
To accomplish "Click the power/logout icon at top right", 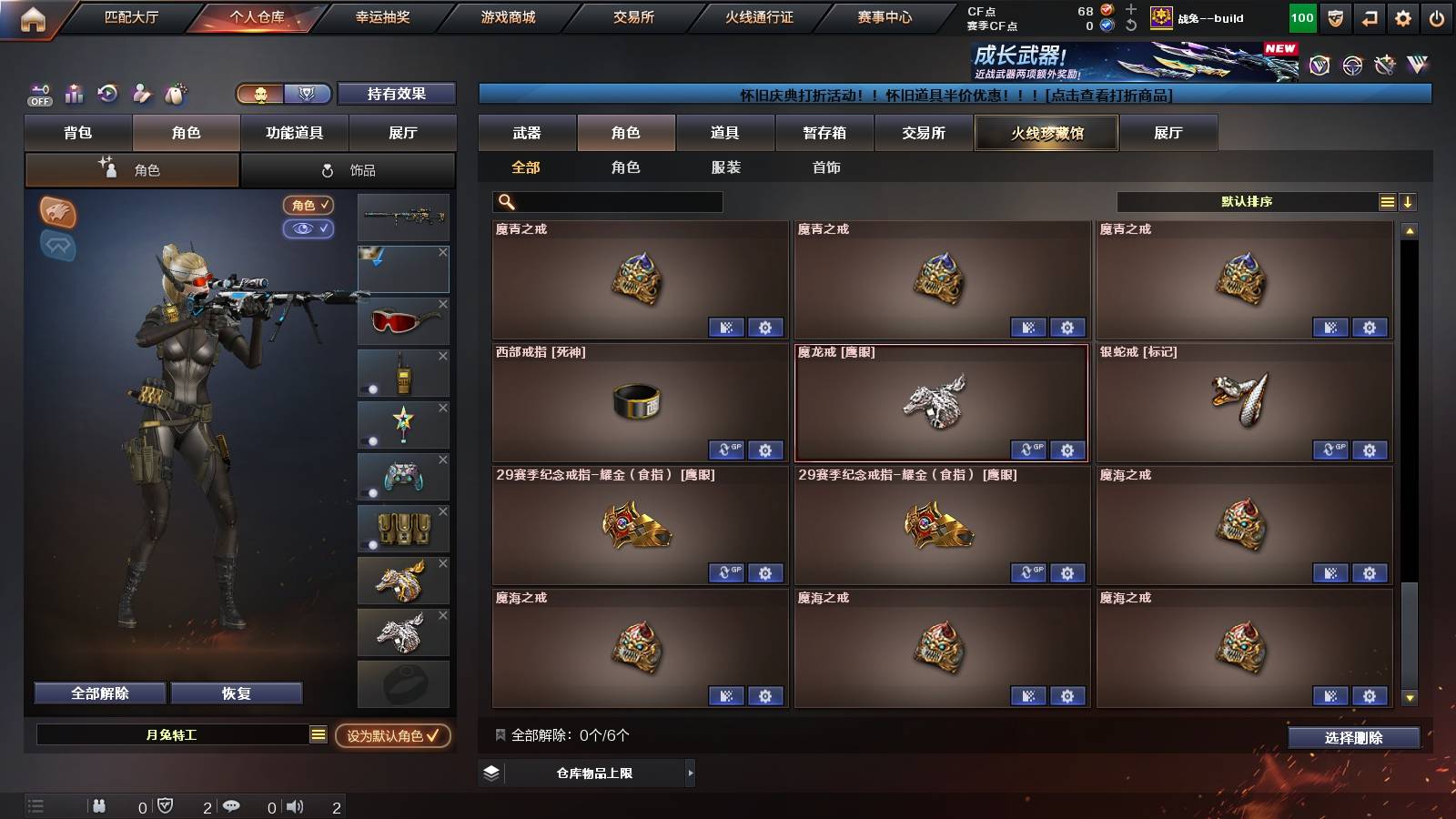I will (x=1438, y=16).
